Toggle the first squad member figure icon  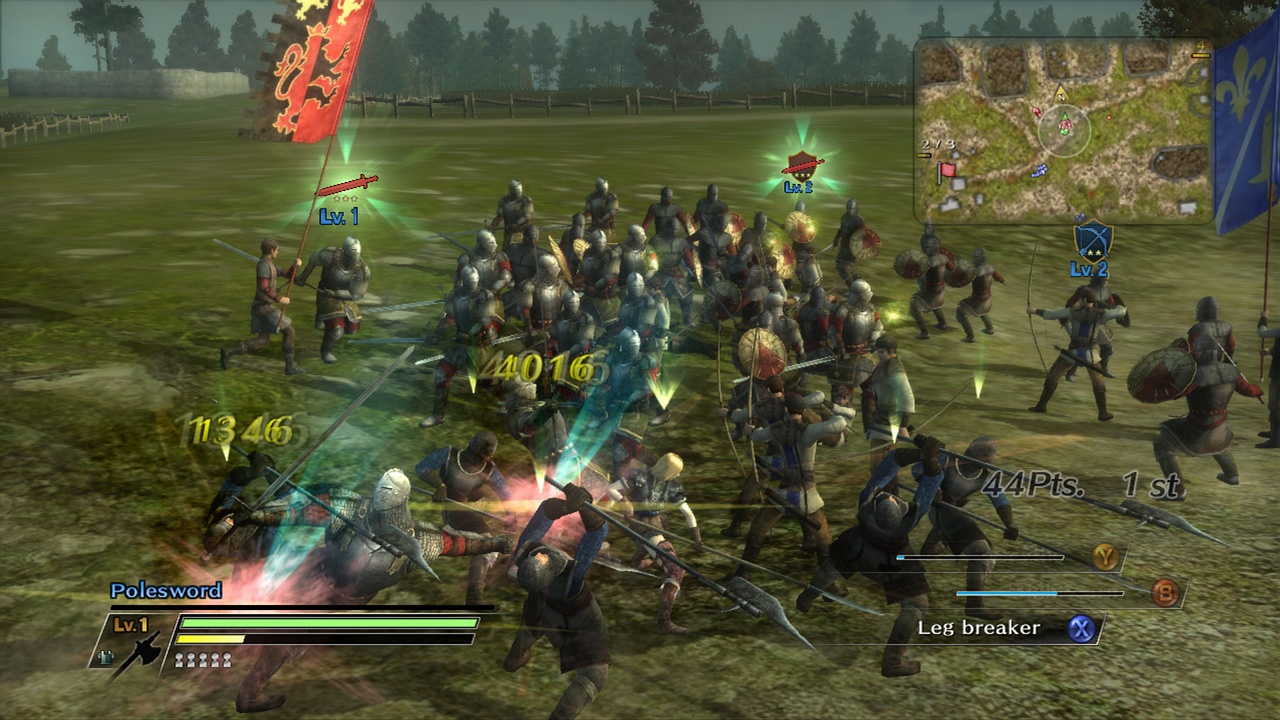178,660
